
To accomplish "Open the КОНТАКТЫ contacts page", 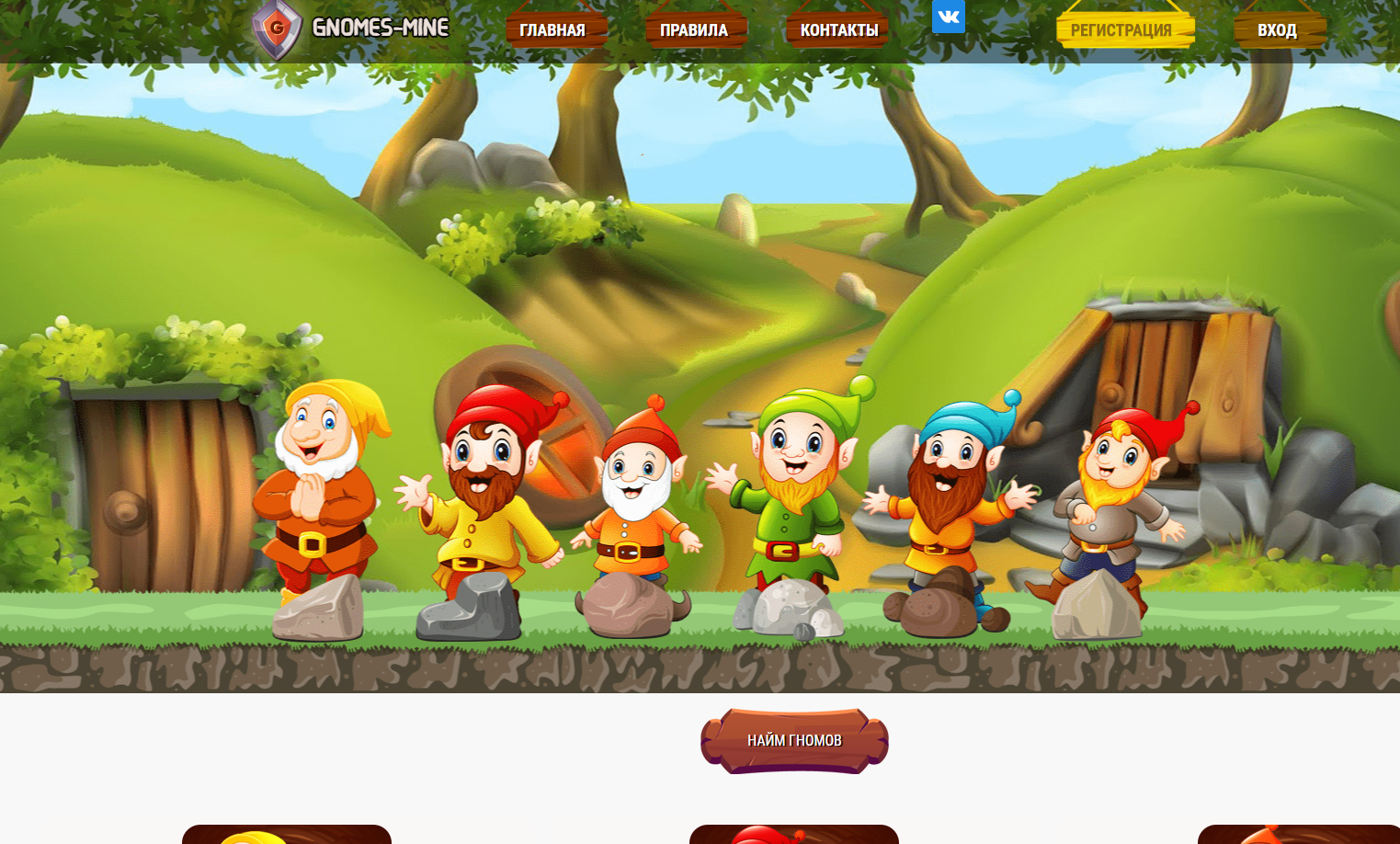I will point(838,29).
